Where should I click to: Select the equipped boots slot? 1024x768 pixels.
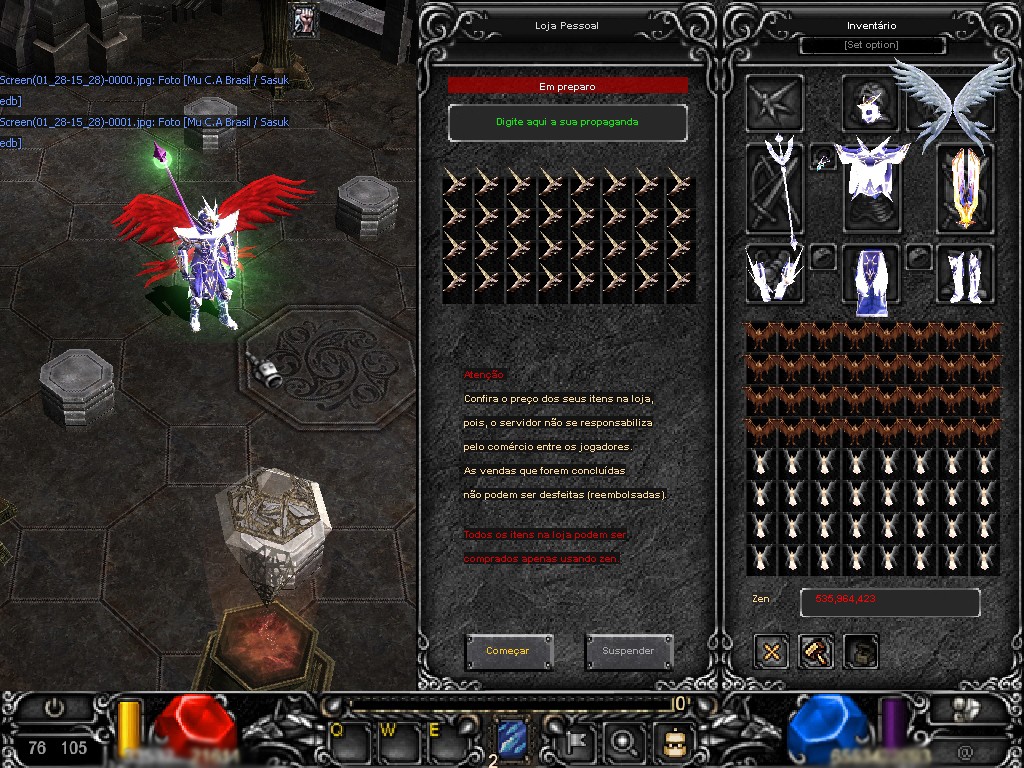click(965, 273)
